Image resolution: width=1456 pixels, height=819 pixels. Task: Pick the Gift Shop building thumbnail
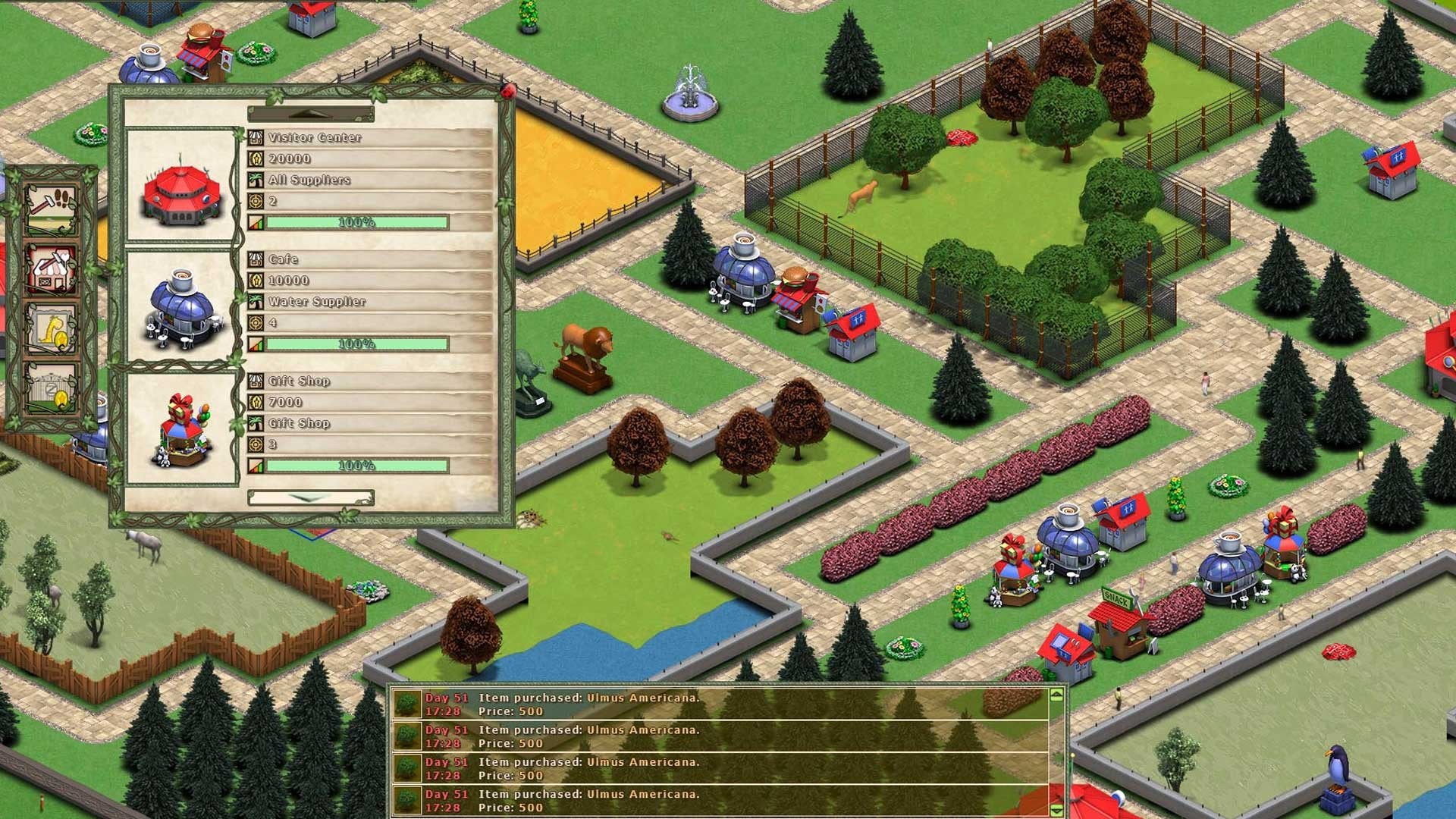click(x=181, y=429)
